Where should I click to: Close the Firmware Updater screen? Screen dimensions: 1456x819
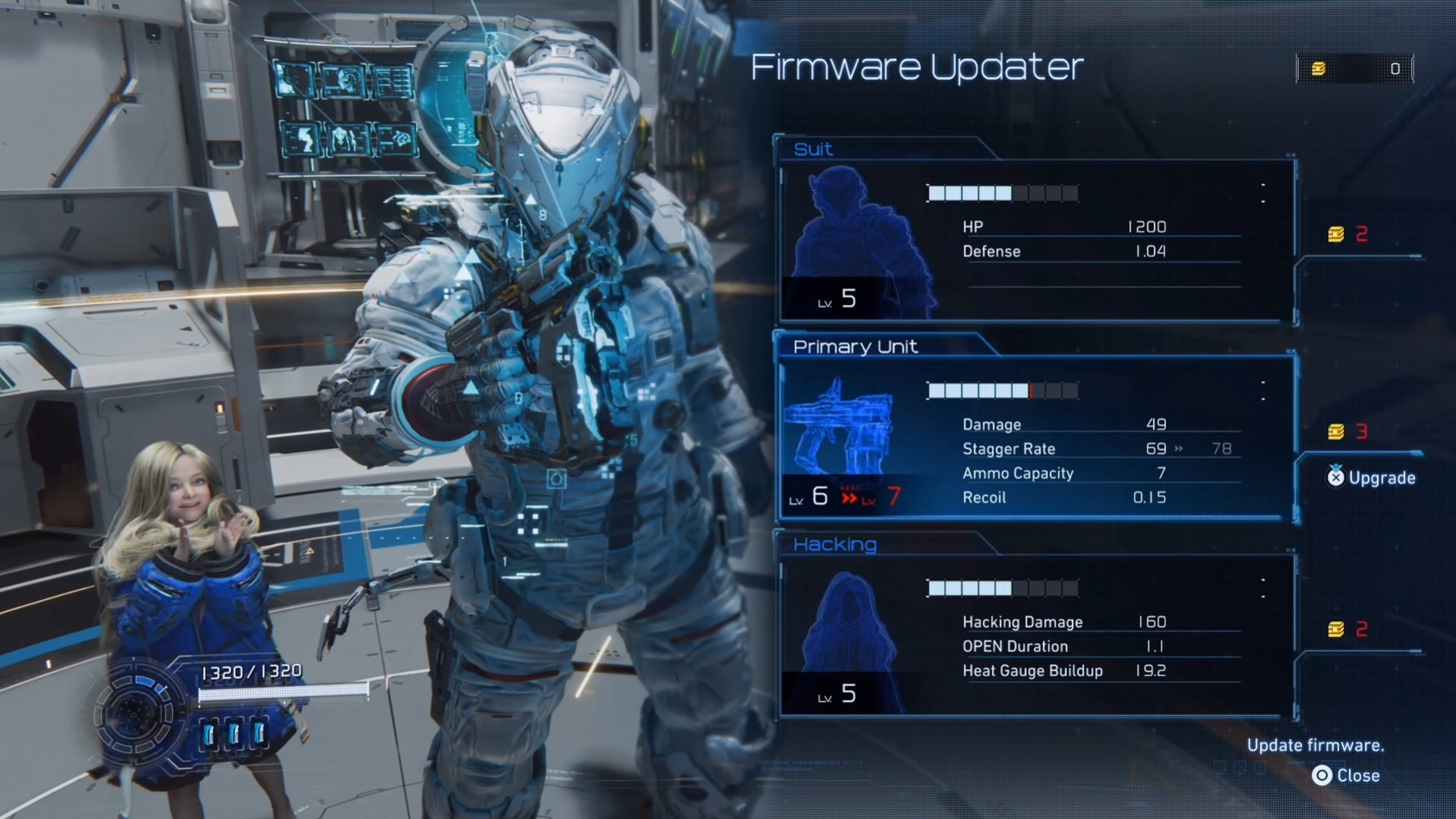click(x=1346, y=775)
